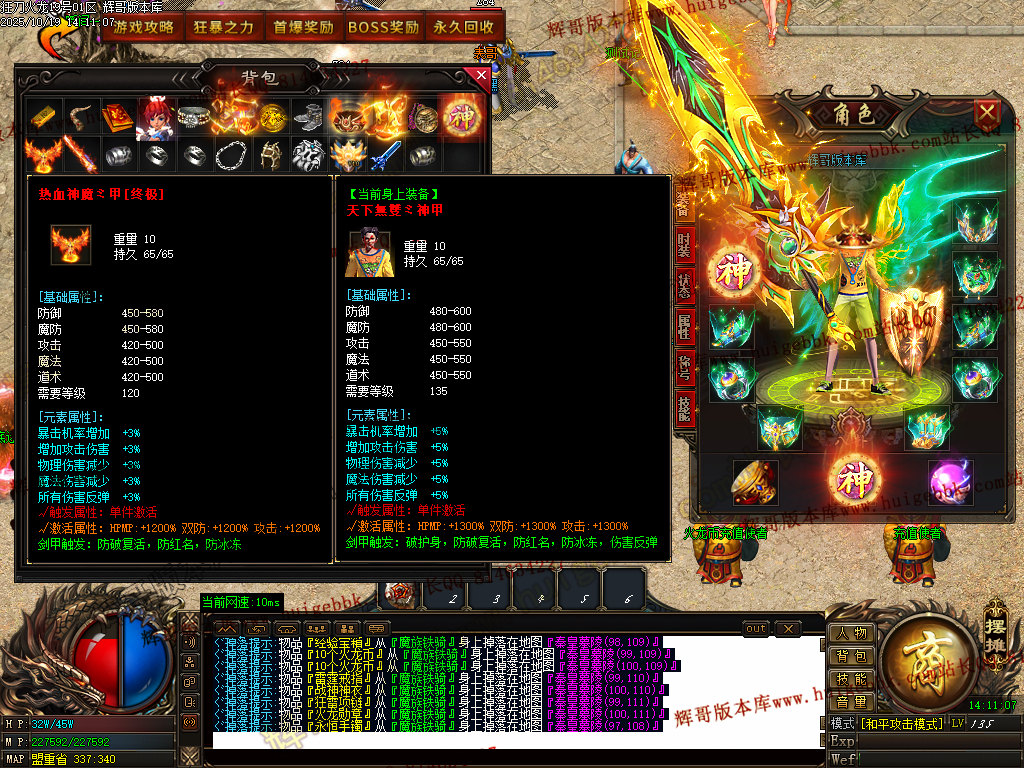
Task: Open the 游戏攻略 game guide menu
Action: tap(142, 28)
